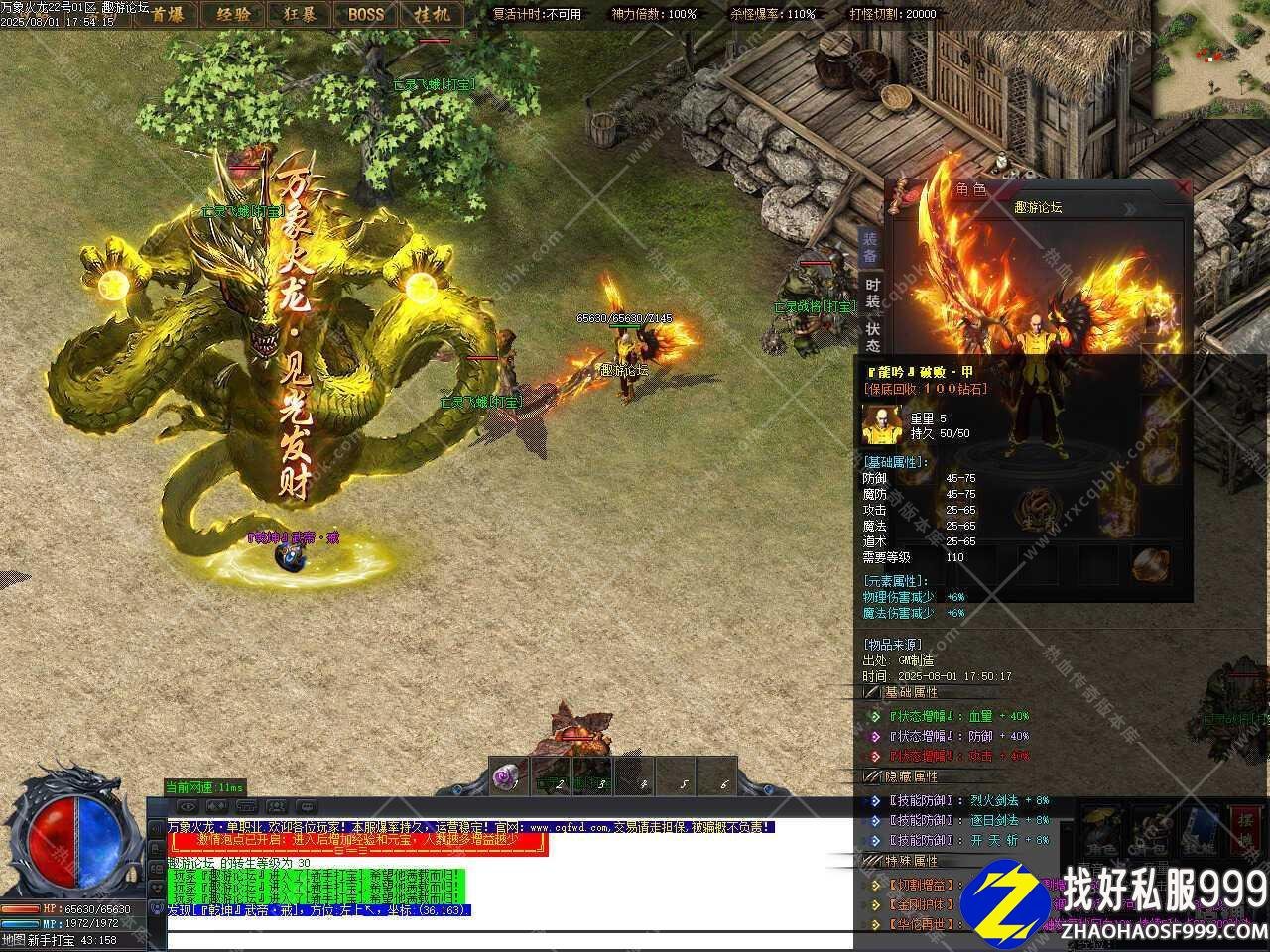Toggle the 挂机 auto-battle button

432,14
